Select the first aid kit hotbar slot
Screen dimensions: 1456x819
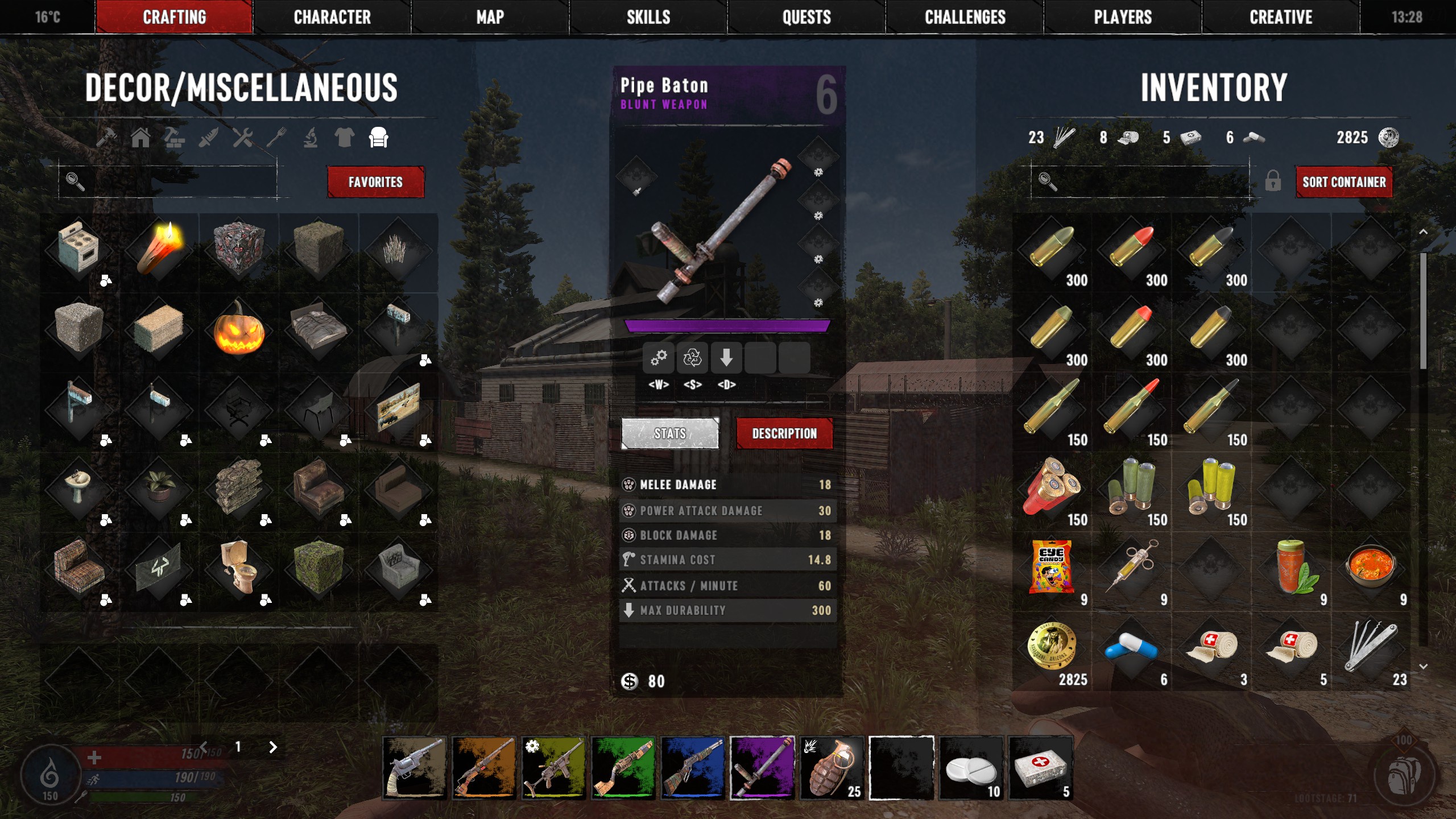pos(1040,768)
